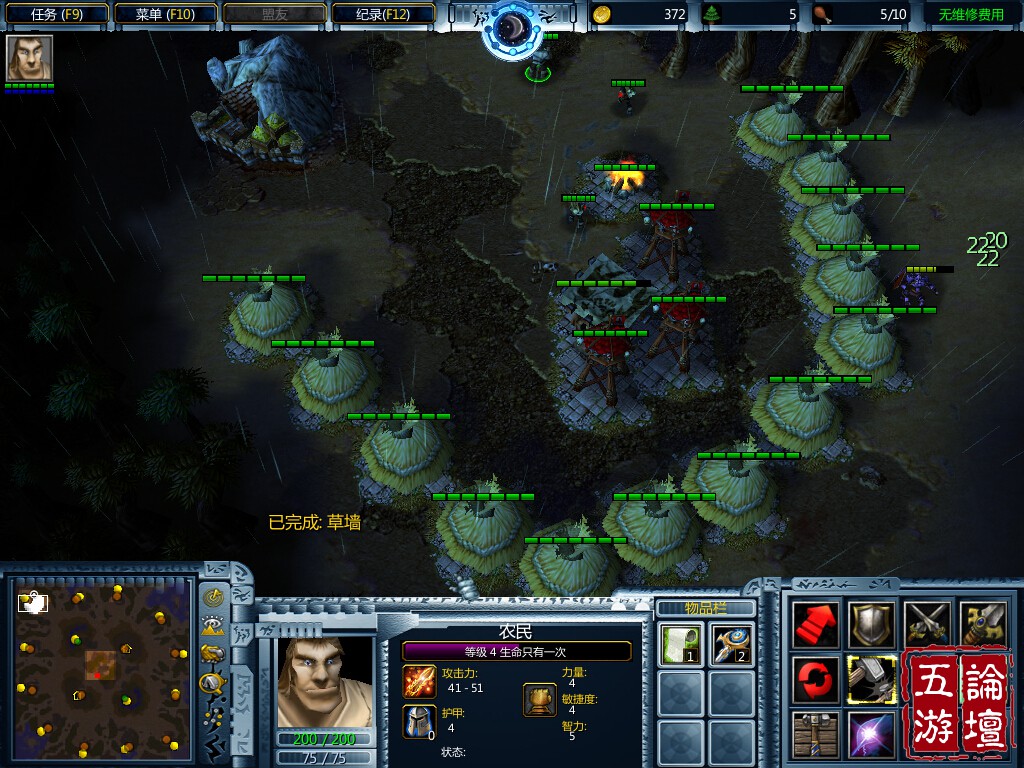Toggle the ally color mode button by minimap
Screen dimensions: 1024x768
(213, 655)
